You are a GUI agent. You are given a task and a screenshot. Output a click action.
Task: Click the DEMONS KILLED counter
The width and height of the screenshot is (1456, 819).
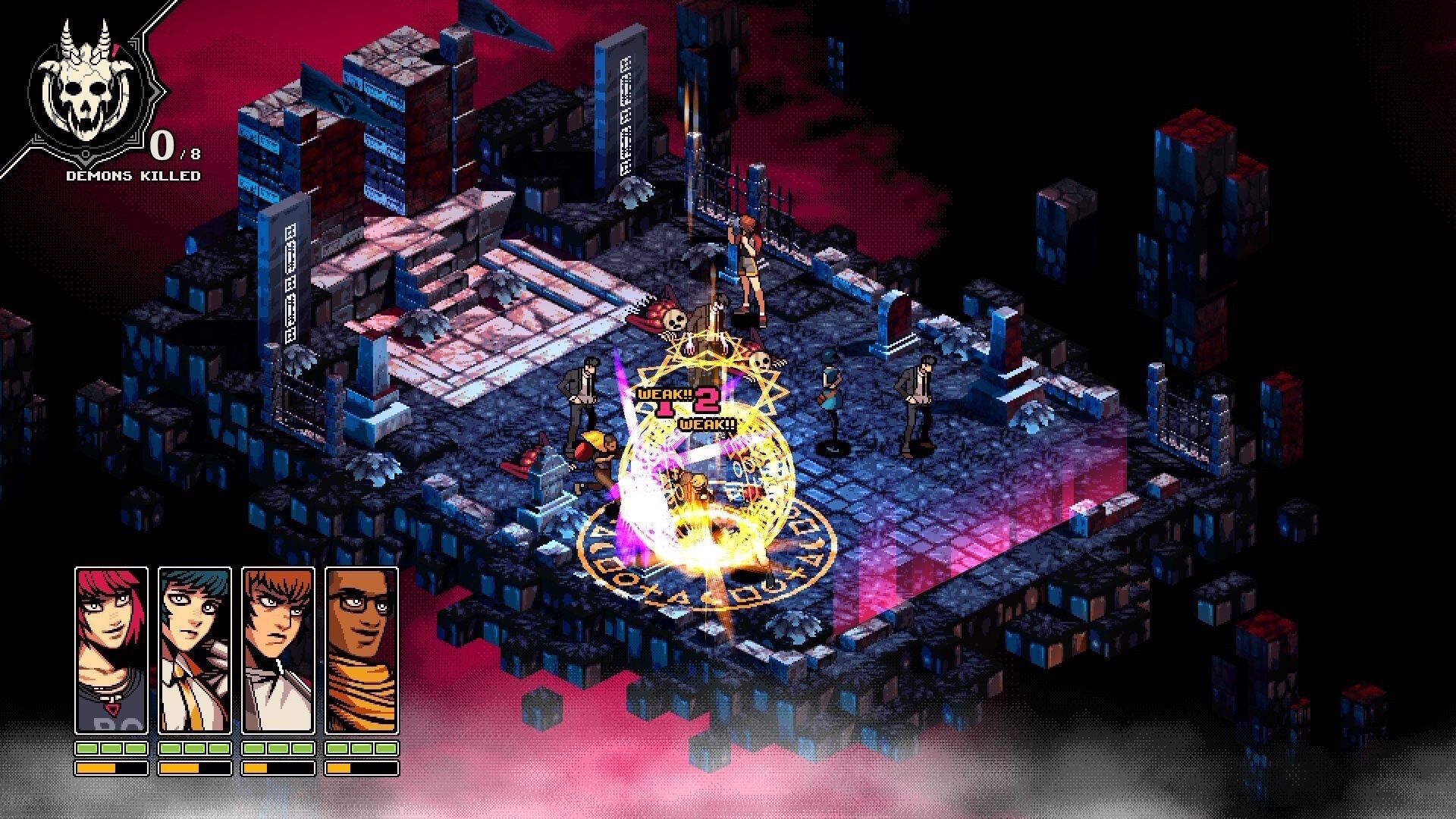(x=133, y=174)
